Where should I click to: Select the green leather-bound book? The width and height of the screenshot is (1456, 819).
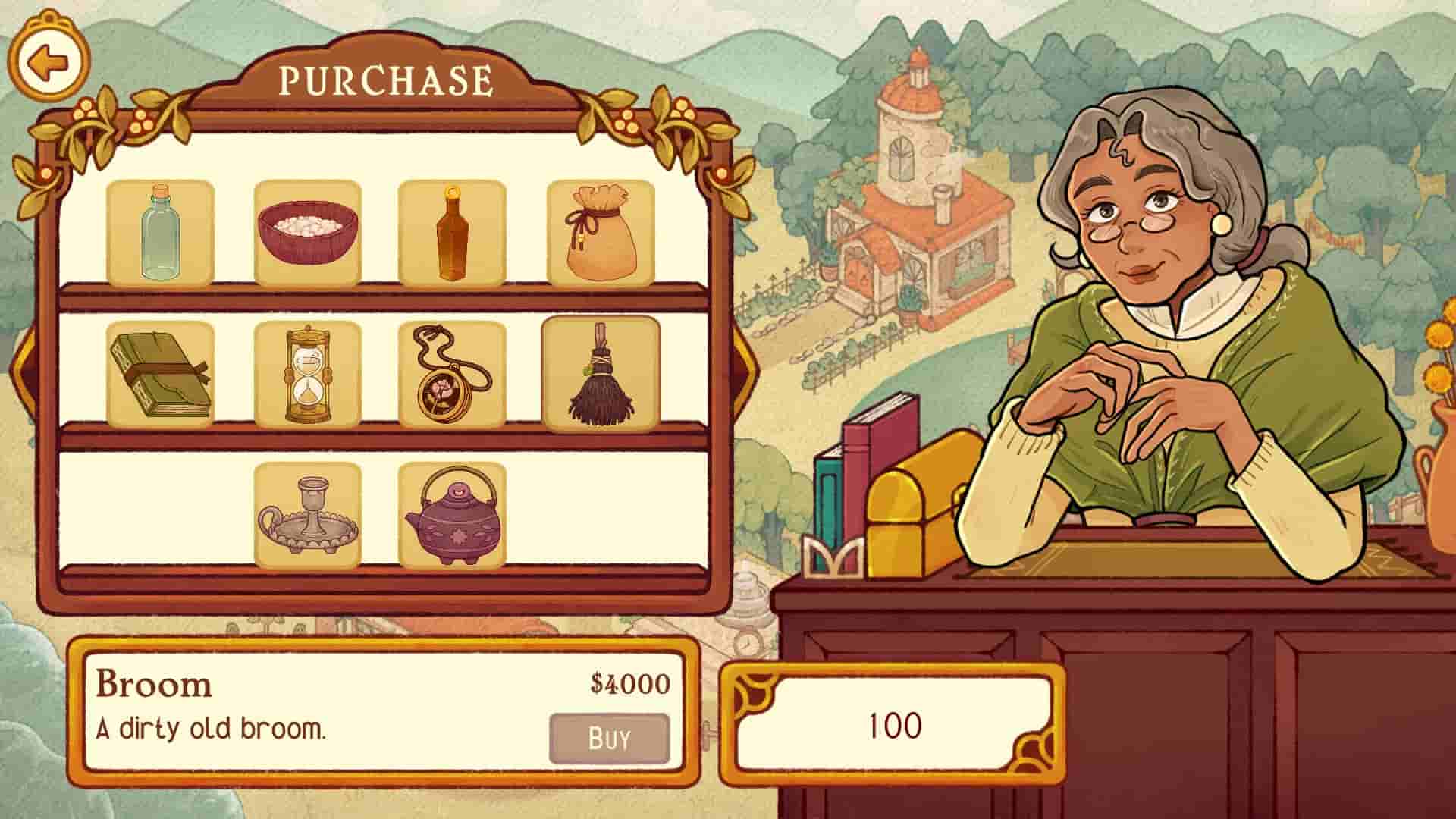pyautogui.click(x=160, y=375)
